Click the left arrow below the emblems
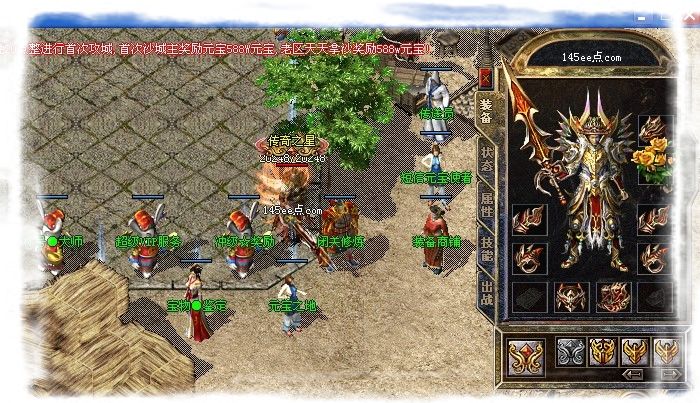The width and height of the screenshot is (700, 403). click(633, 374)
